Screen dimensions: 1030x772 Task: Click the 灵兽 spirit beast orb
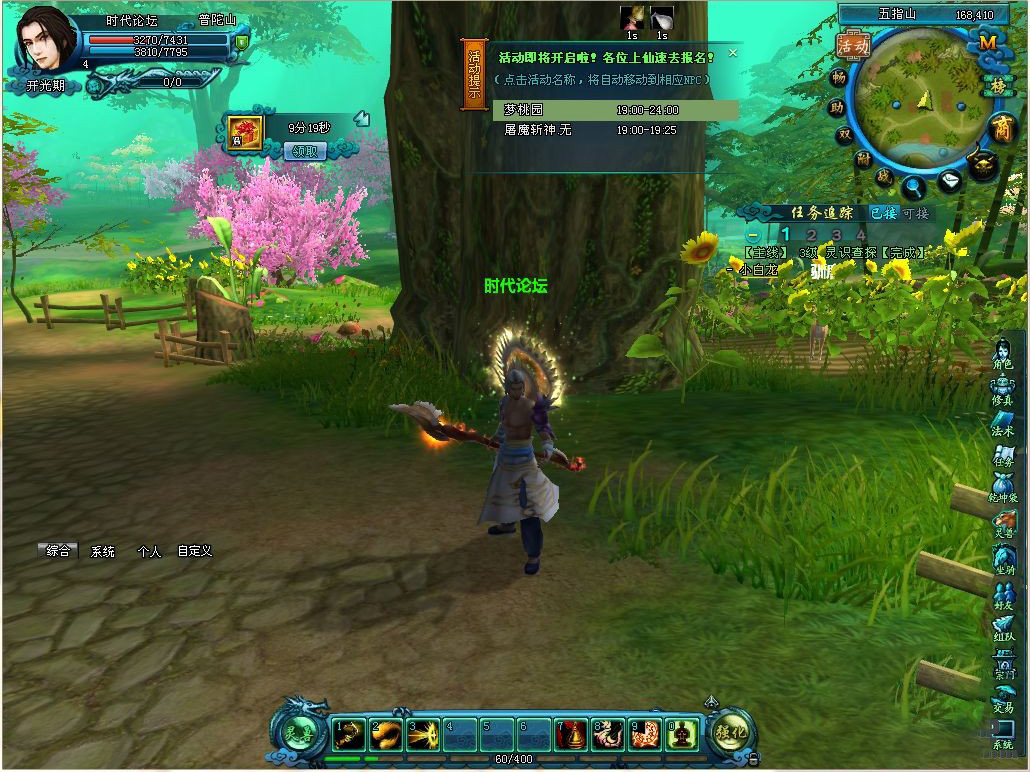click(x=297, y=731)
